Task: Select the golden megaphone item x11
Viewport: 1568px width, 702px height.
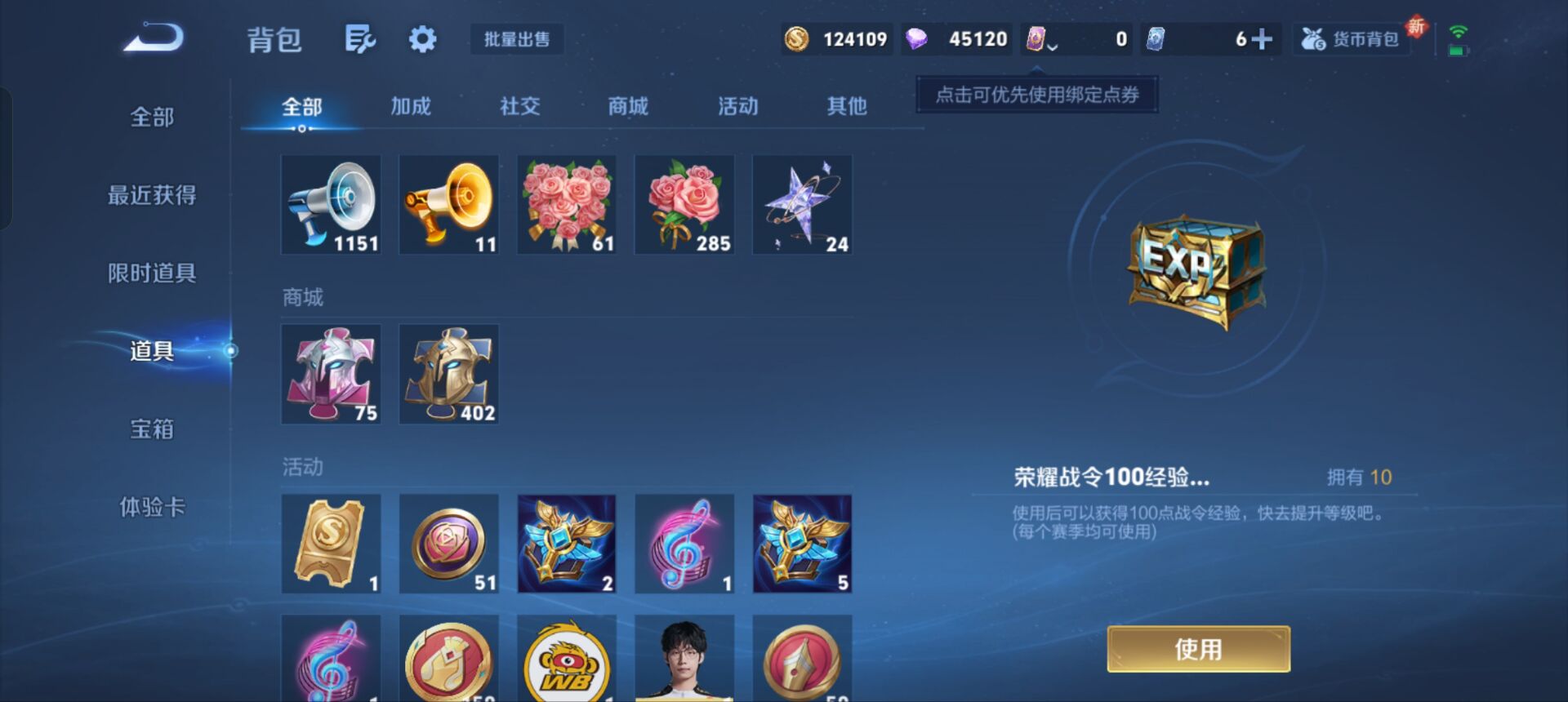Action: [x=448, y=204]
